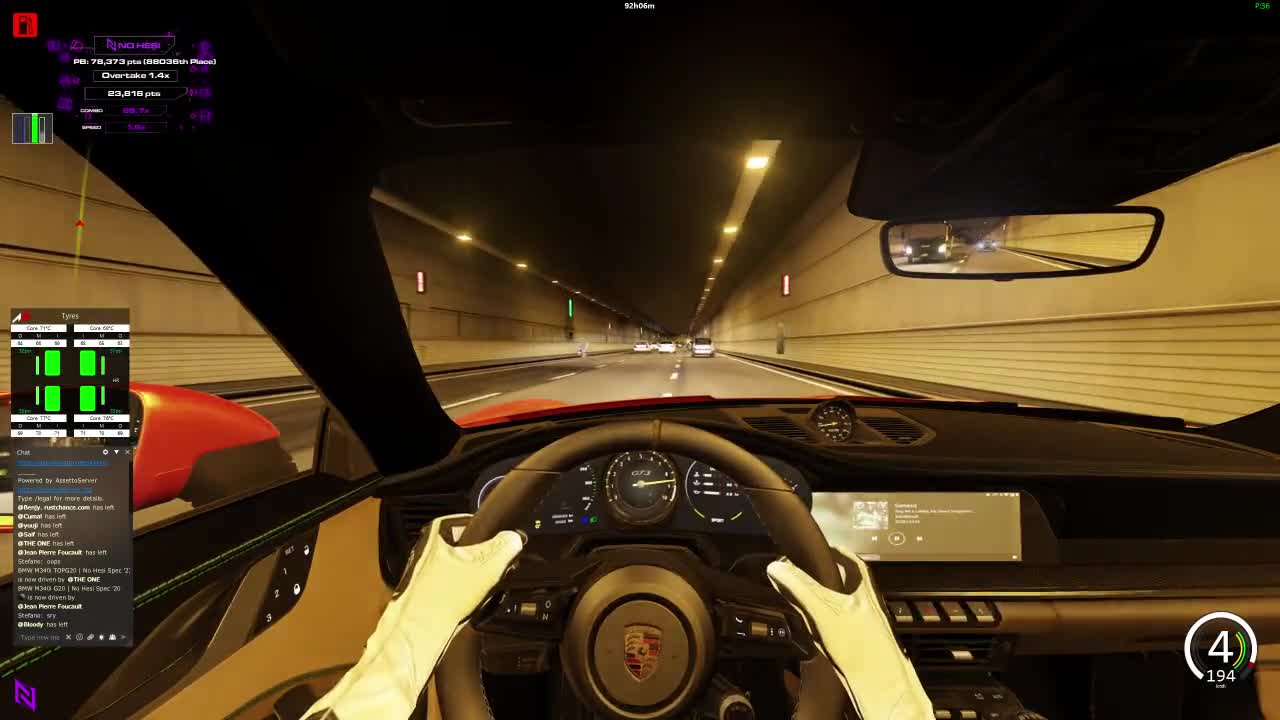Viewport: 1280px width, 720px height.
Task: Select the Tyres app title bar
Action: pos(70,316)
